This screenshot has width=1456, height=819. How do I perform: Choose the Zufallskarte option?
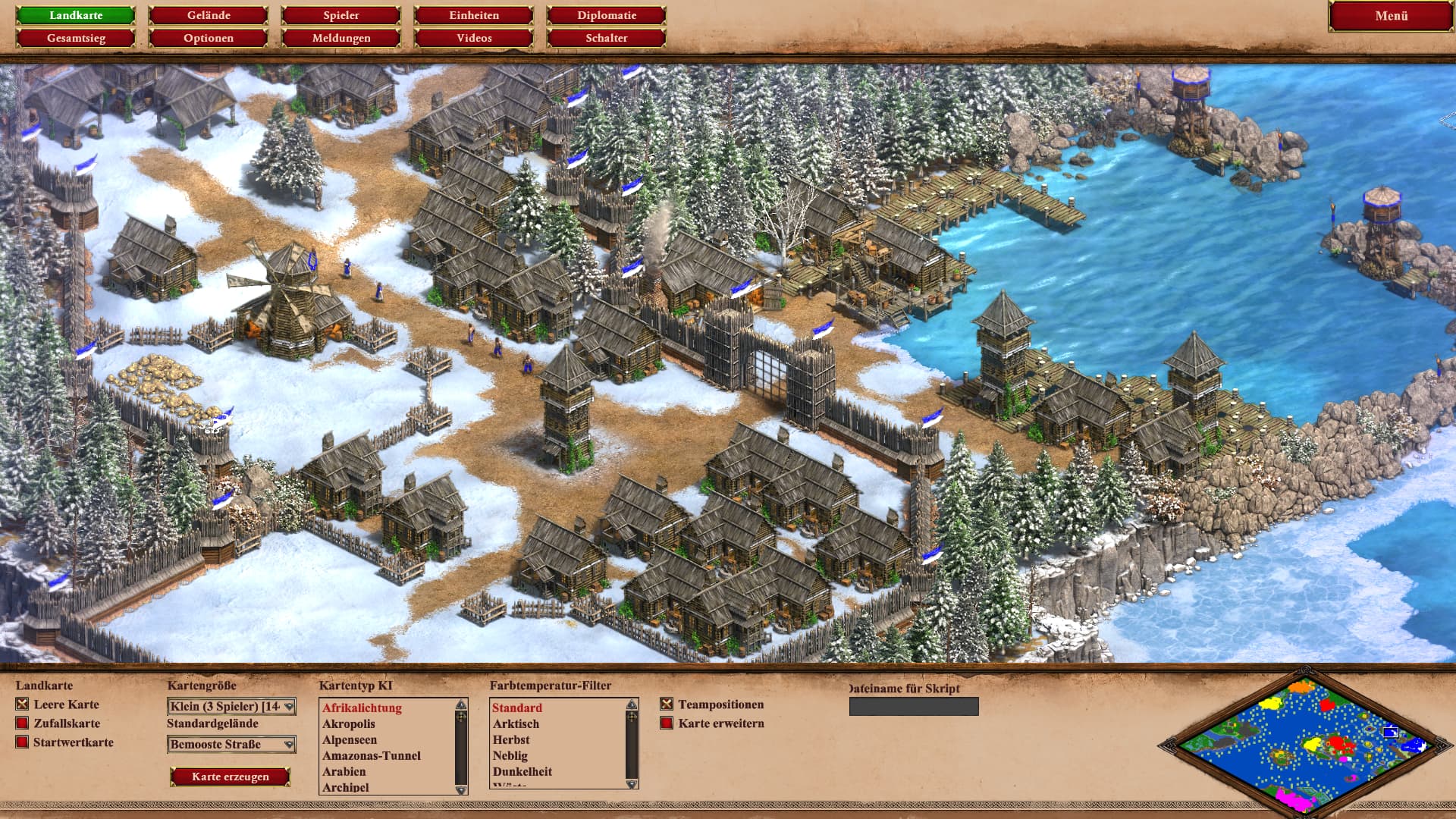click(23, 723)
